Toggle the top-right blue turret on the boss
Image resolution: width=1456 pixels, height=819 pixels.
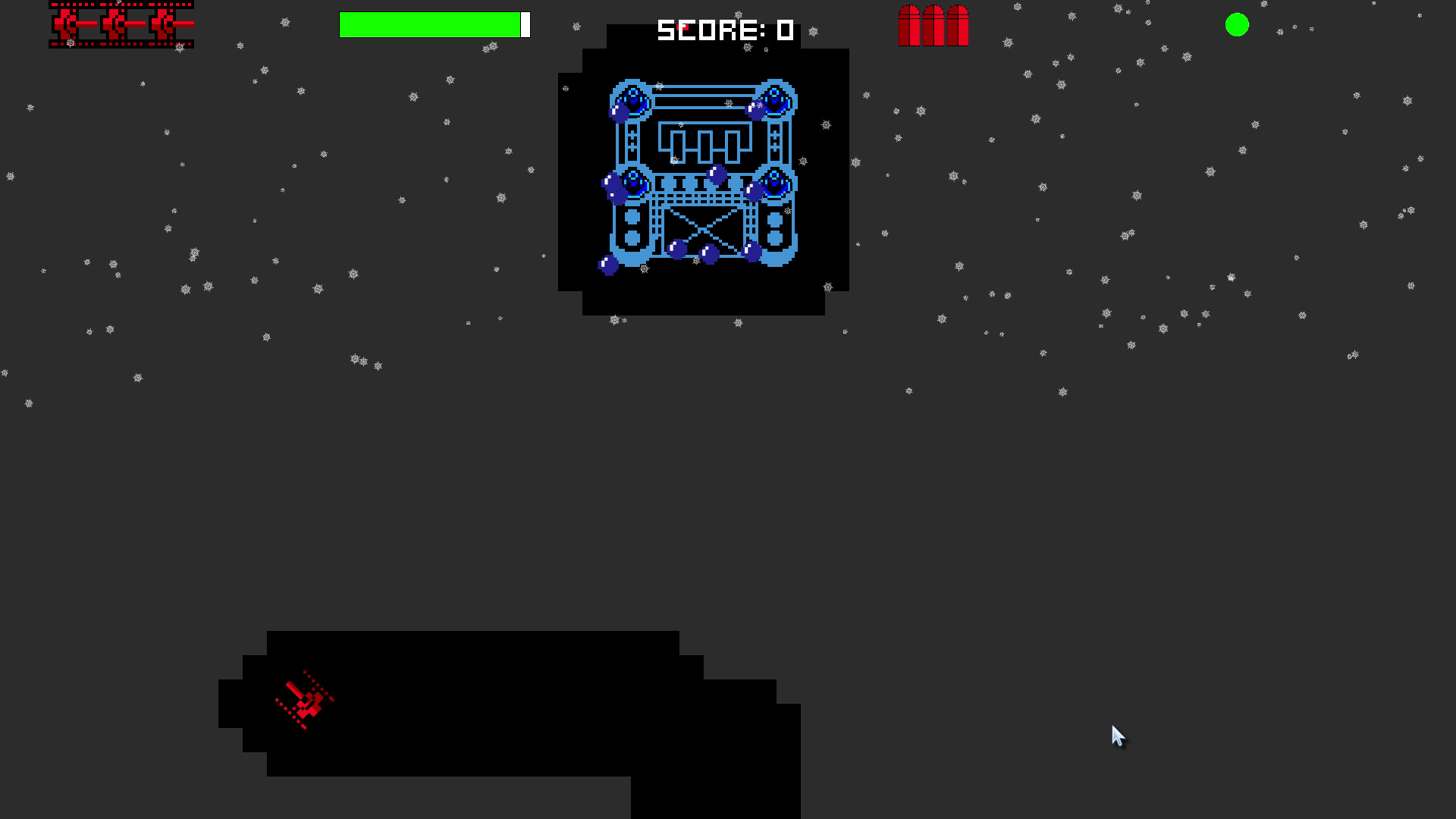775,99
